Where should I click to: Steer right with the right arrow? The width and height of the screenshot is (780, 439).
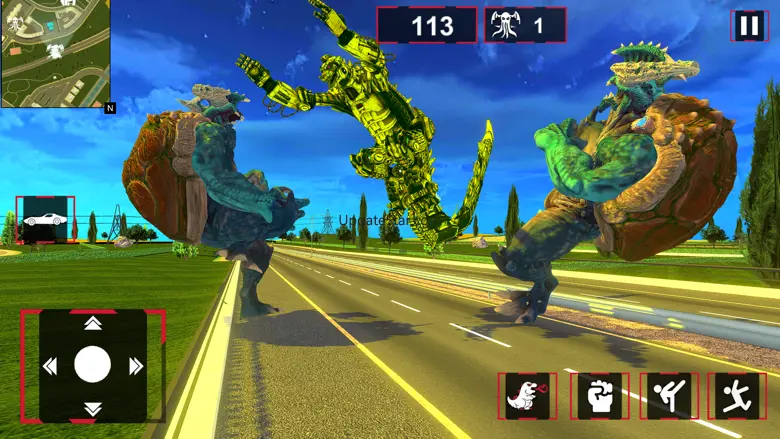click(135, 366)
